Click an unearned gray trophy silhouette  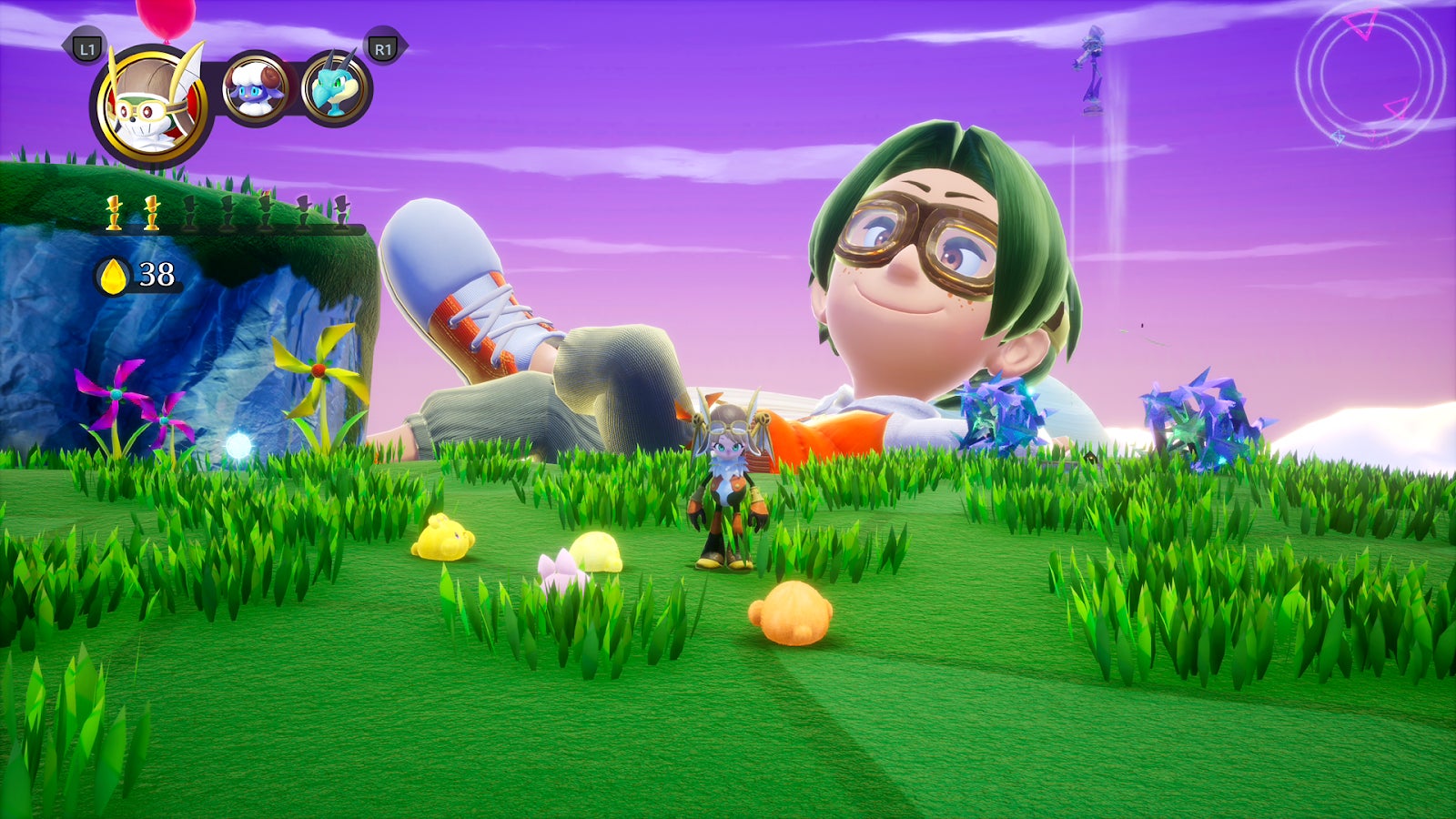[x=191, y=211]
